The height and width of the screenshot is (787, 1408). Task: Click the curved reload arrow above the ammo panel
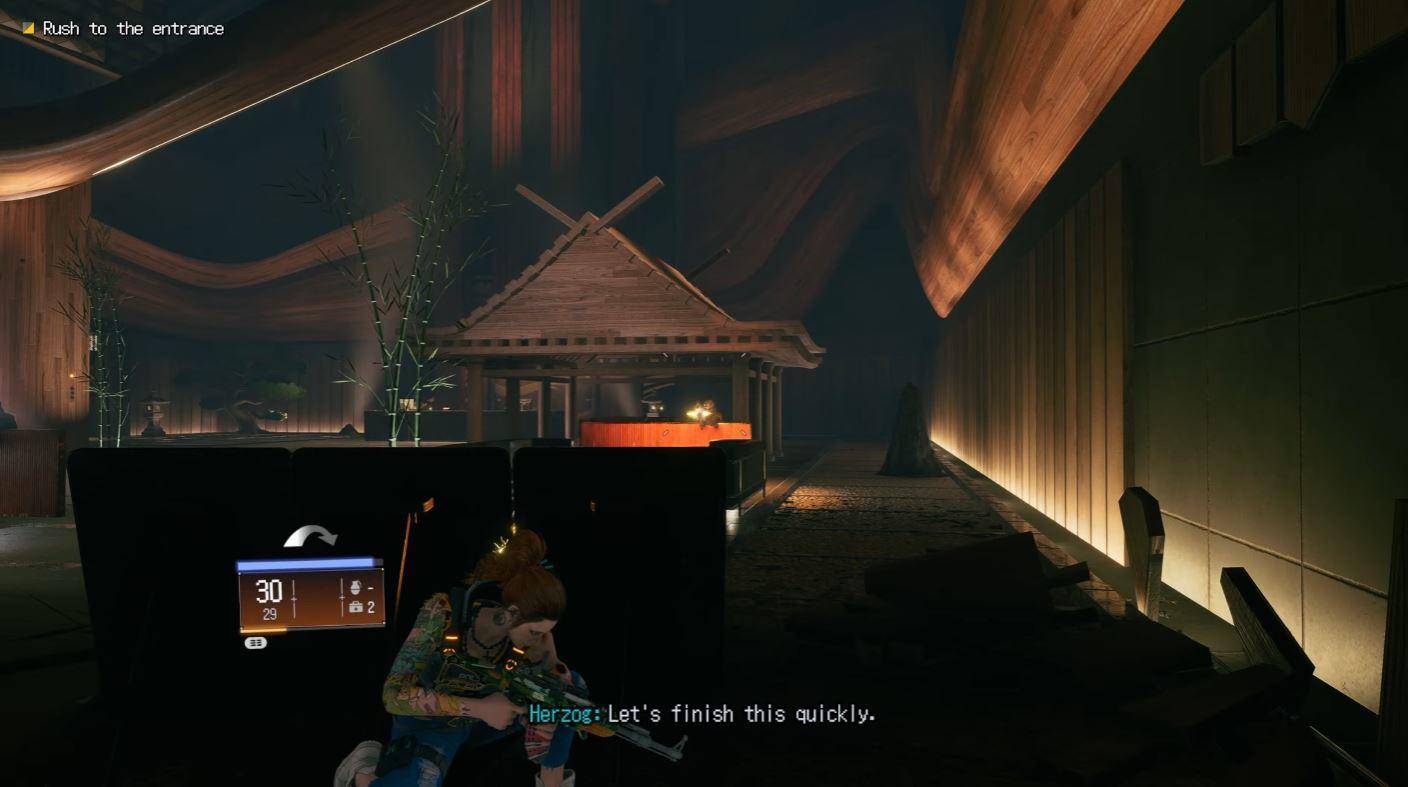click(x=310, y=535)
